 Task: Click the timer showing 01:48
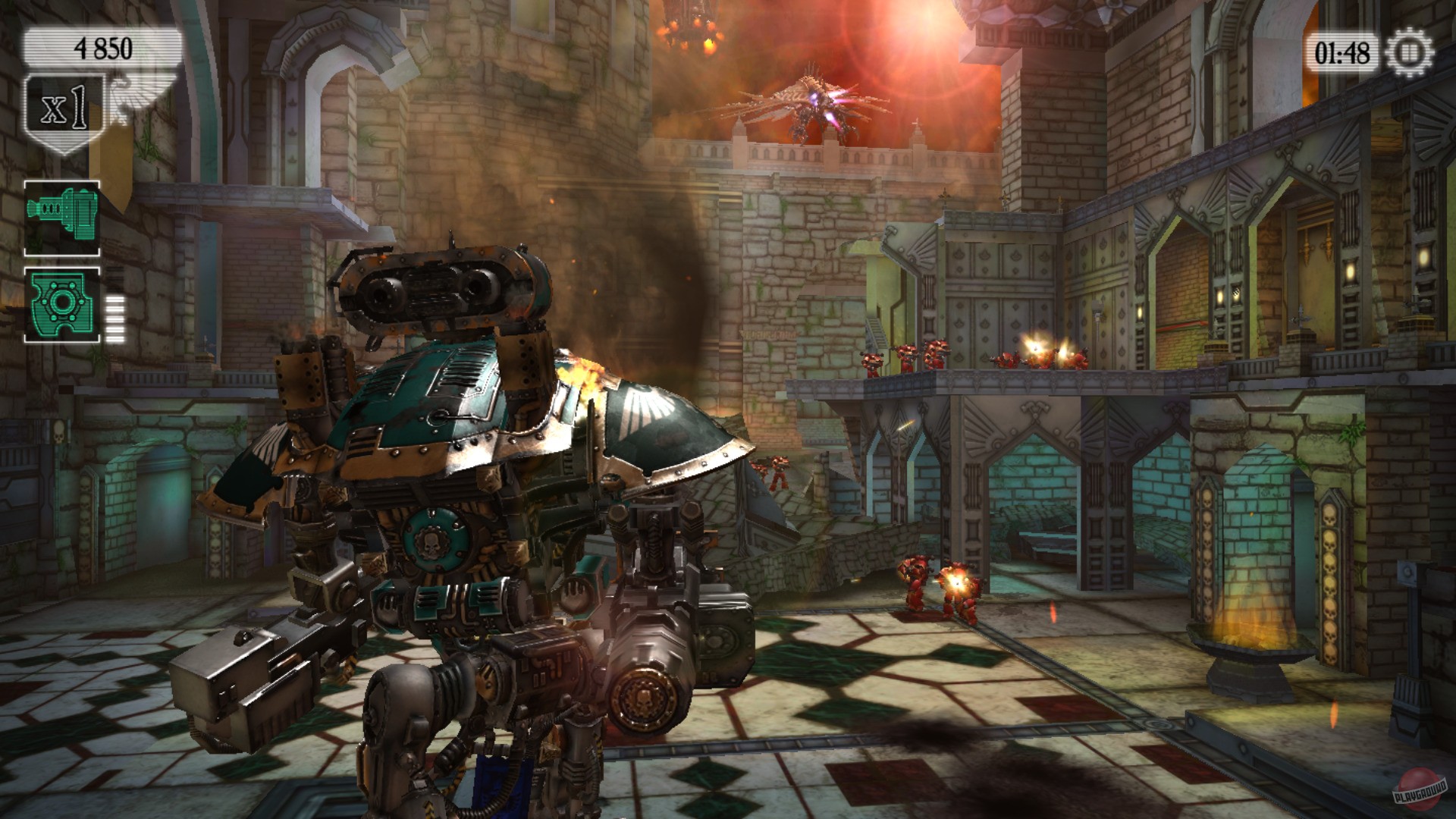(1342, 51)
